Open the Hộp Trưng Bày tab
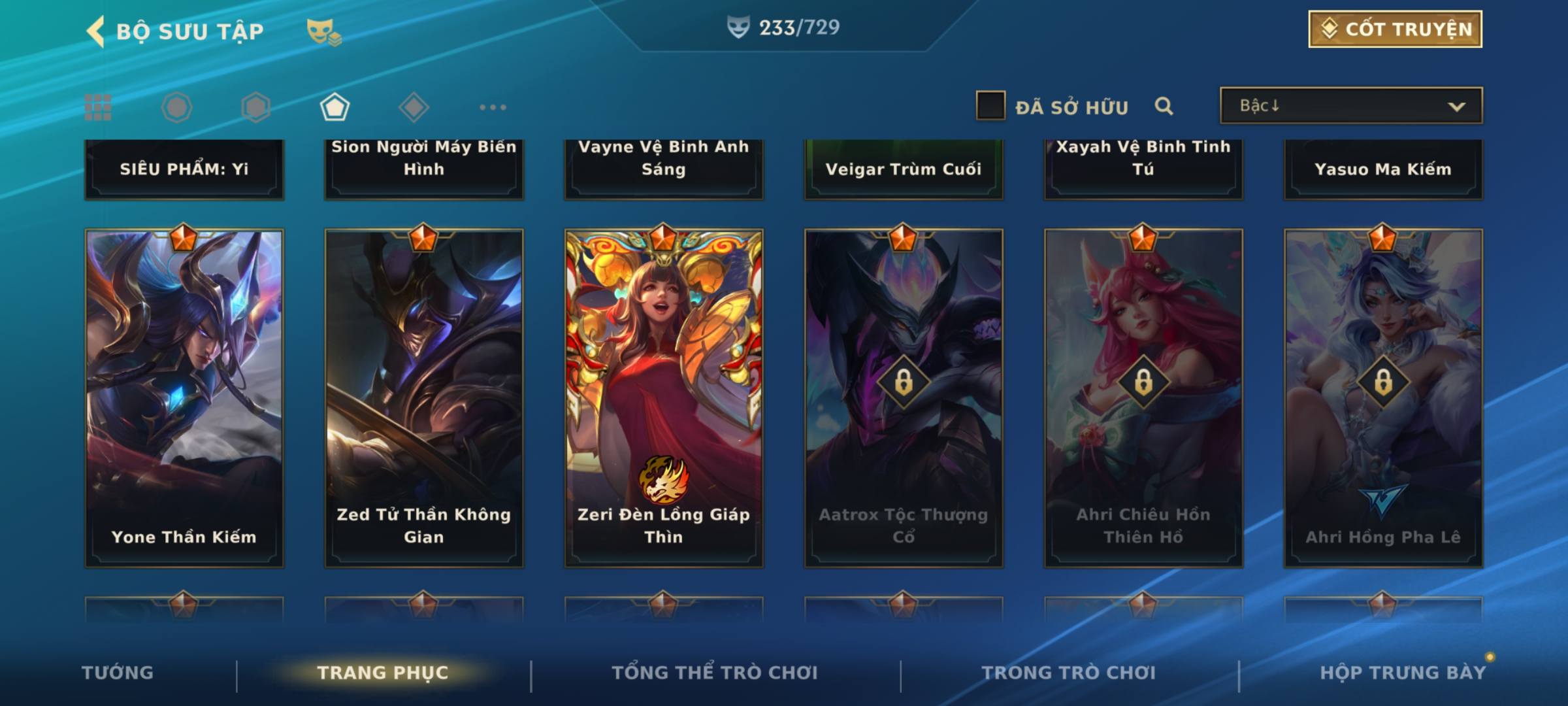The height and width of the screenshot is (706, 1568). tap(1403, 673)
